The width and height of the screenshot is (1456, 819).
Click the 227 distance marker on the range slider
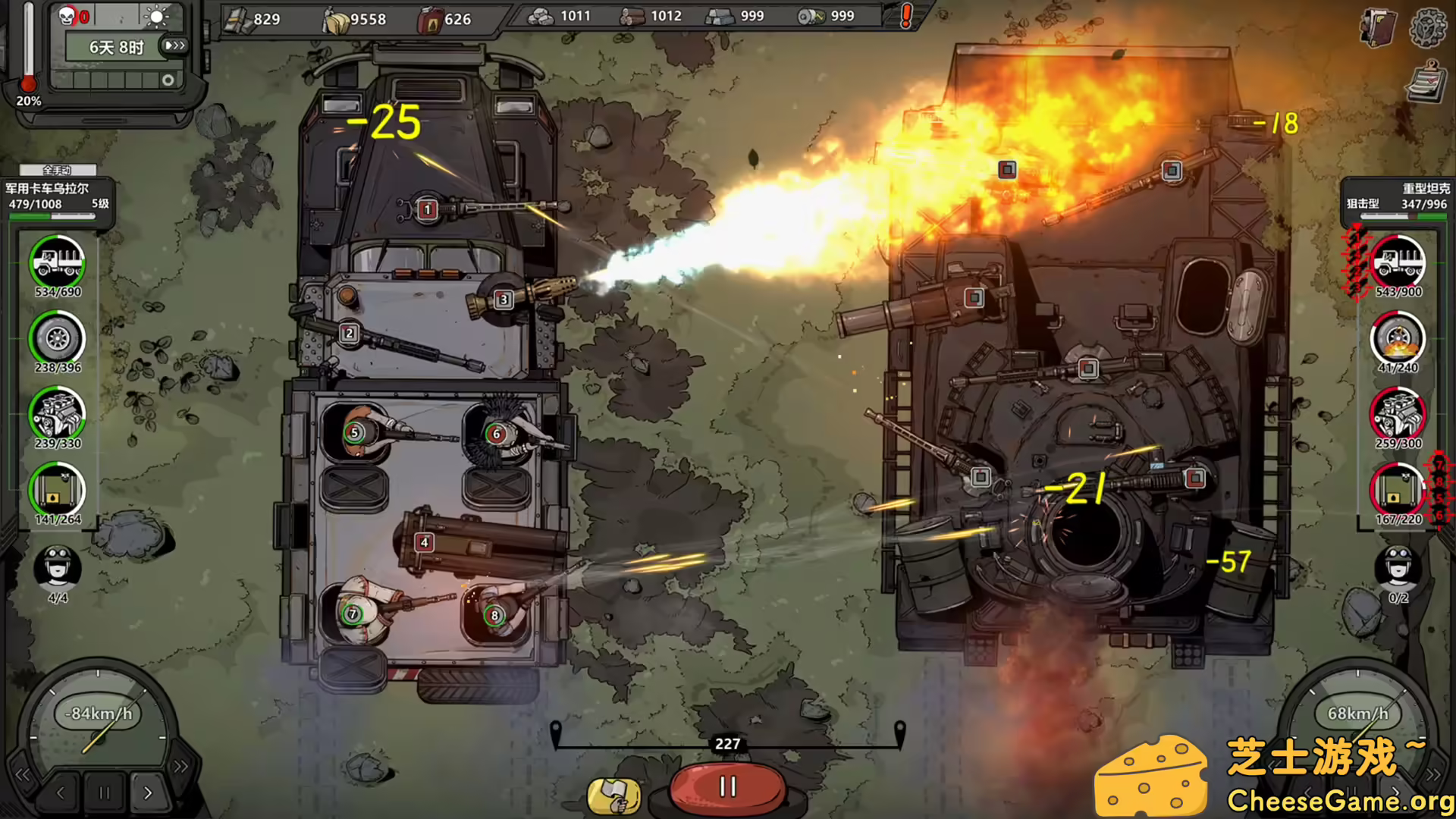[727, 744]
